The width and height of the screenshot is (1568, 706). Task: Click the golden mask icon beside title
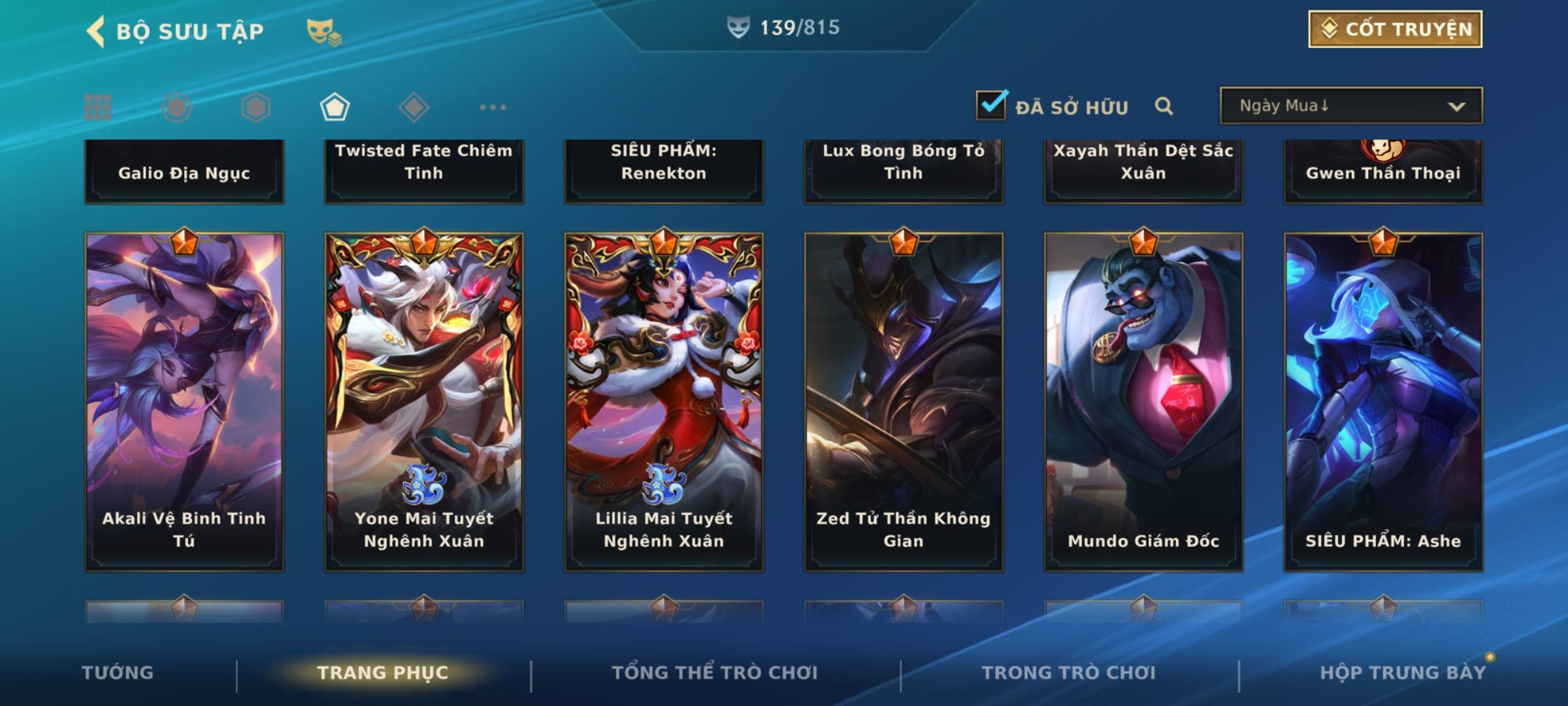(x=323, y=32)
